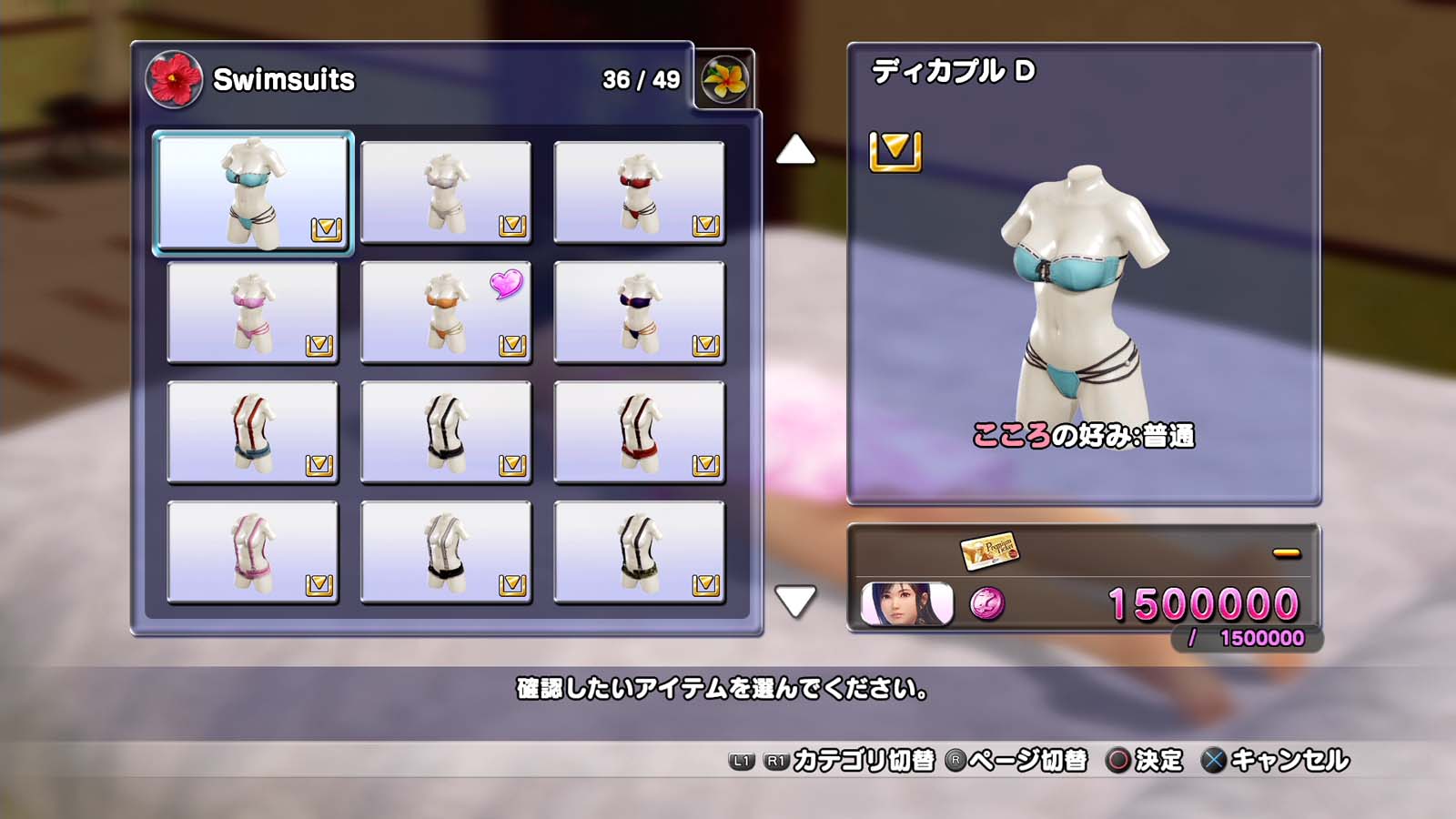This screenshot has height=819, width=1456.
Task: Choose the orange bikini with heart badge
Action: click(446, 312)
